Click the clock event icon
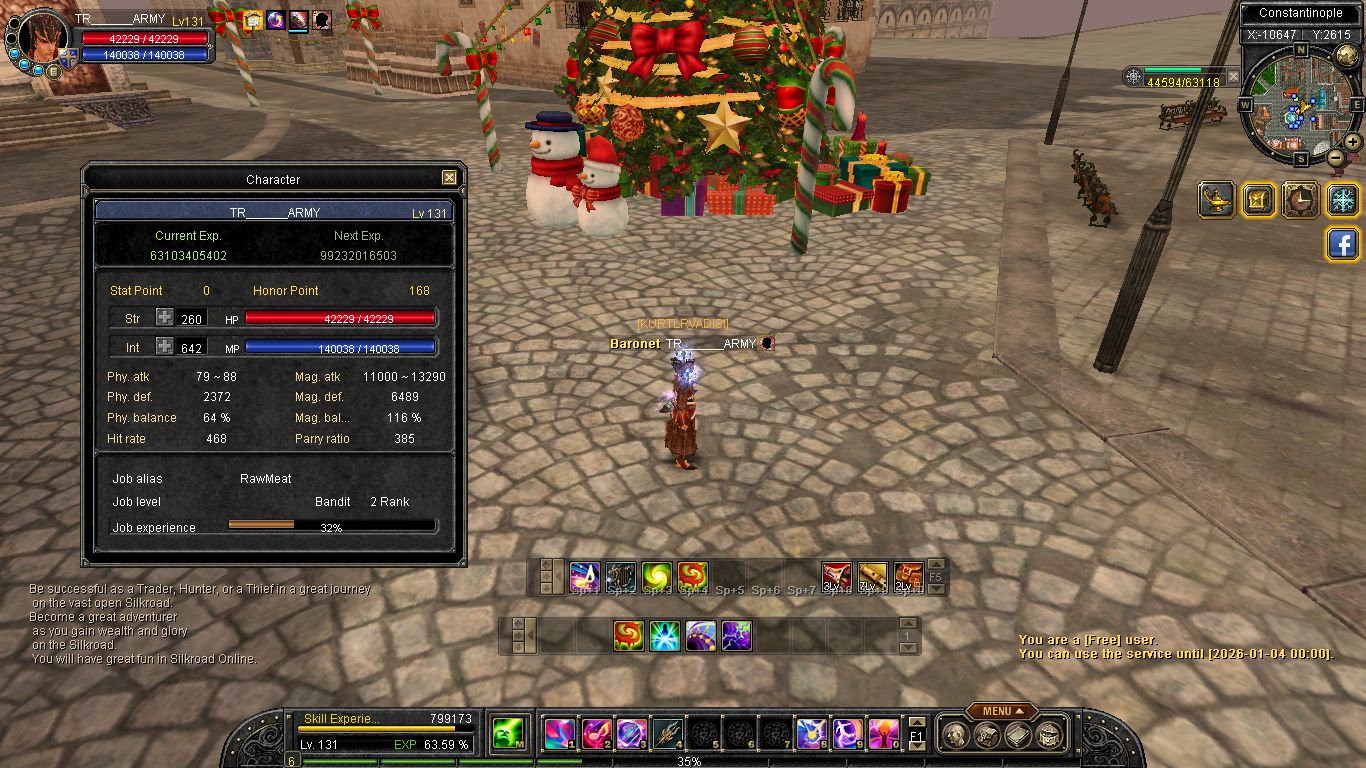1366x768 pixels. (x=1301, y=199)
